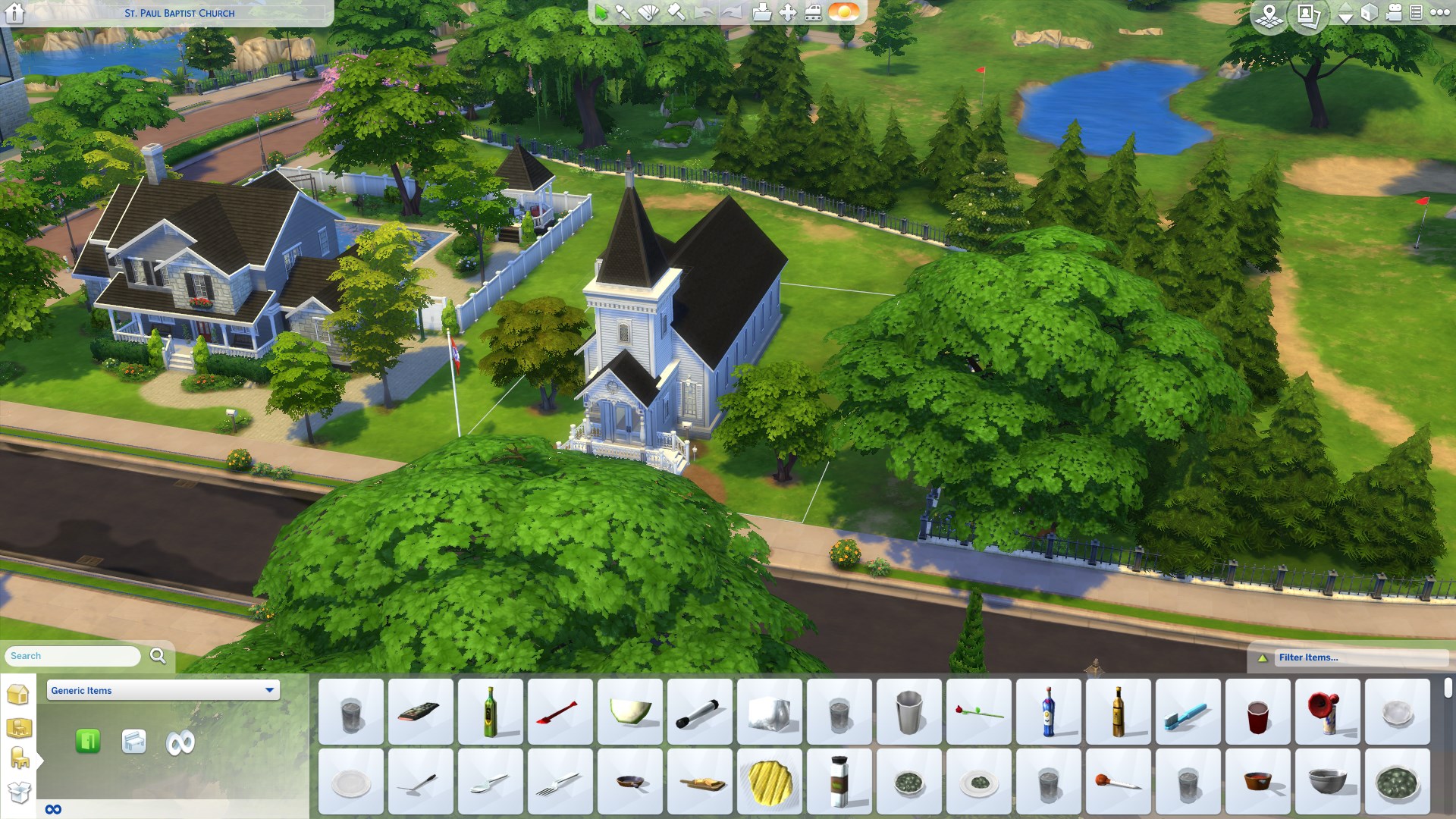Image resolution: width=1456 pixels, height=819 pixels.
Task: Select the eyedropper tool
Action: point(623,13)
